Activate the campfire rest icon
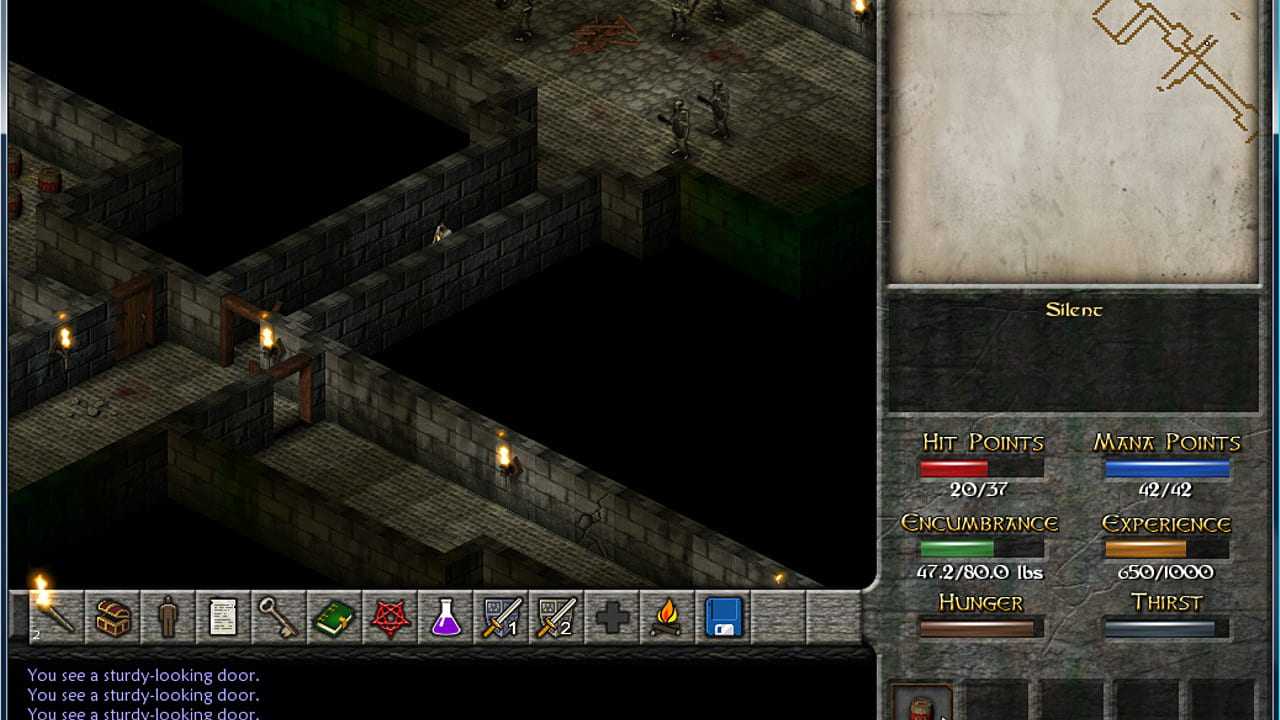 click(x=668, y=617)
